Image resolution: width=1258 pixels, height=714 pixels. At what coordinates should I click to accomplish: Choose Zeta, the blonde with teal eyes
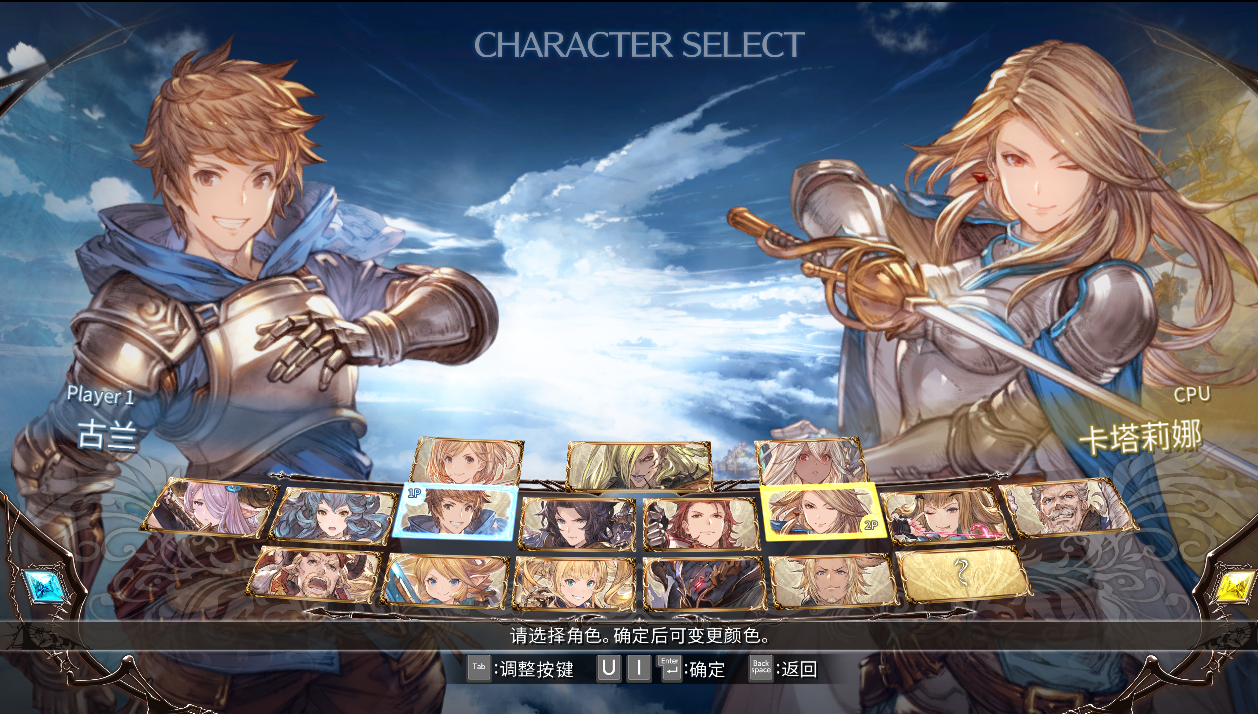[575, 583]
